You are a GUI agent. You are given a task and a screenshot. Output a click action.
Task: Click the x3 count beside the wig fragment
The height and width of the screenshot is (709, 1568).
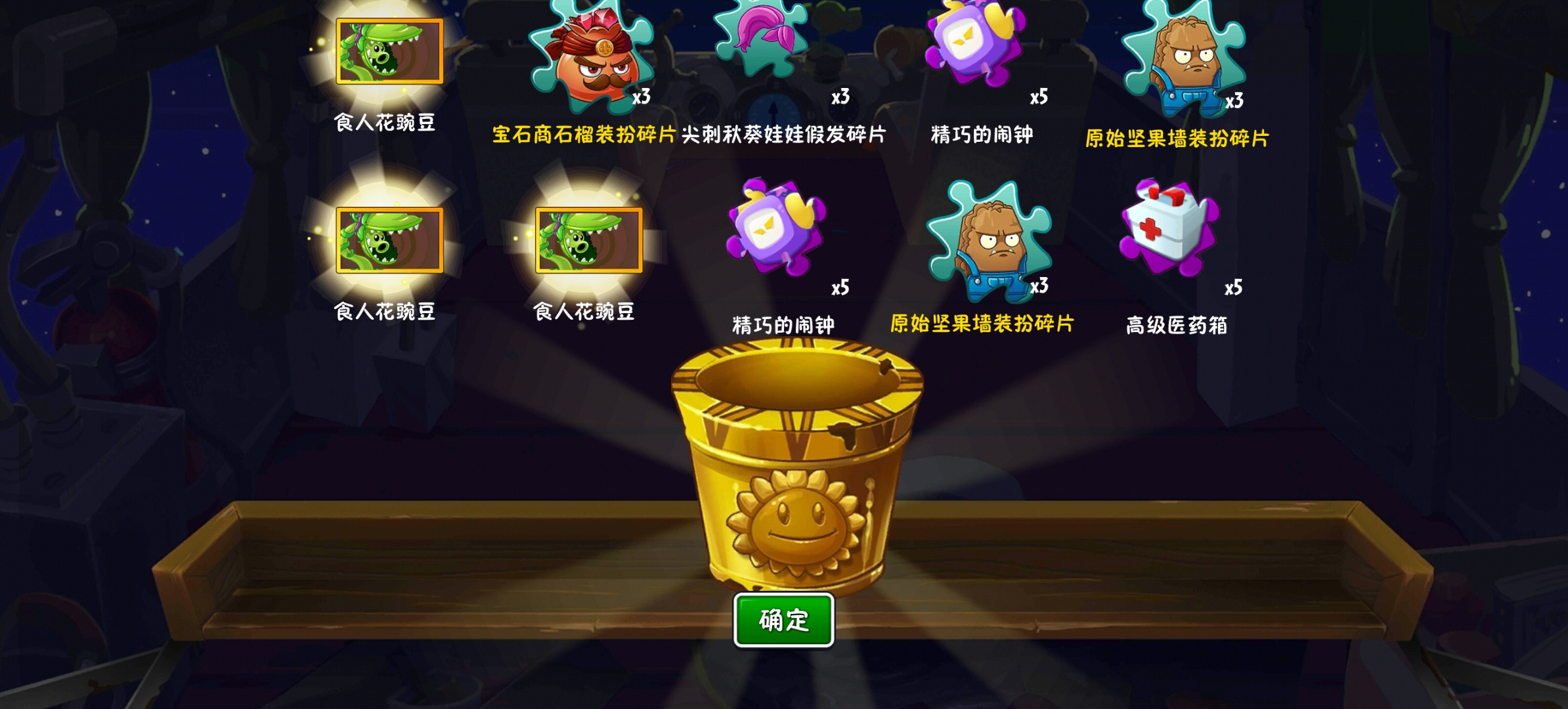(x=842, y=97)
